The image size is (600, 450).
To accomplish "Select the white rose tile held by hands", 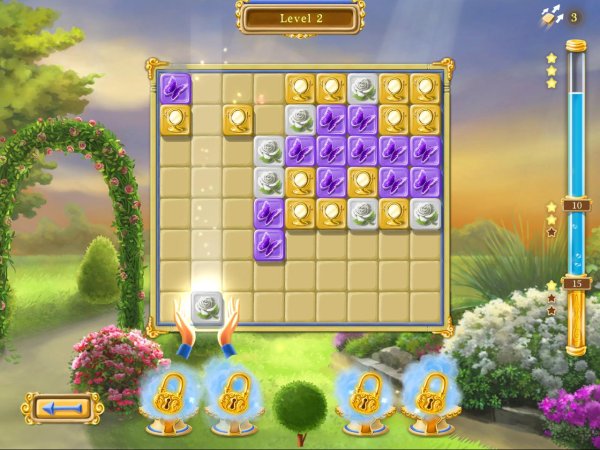I will click(207, 306).
